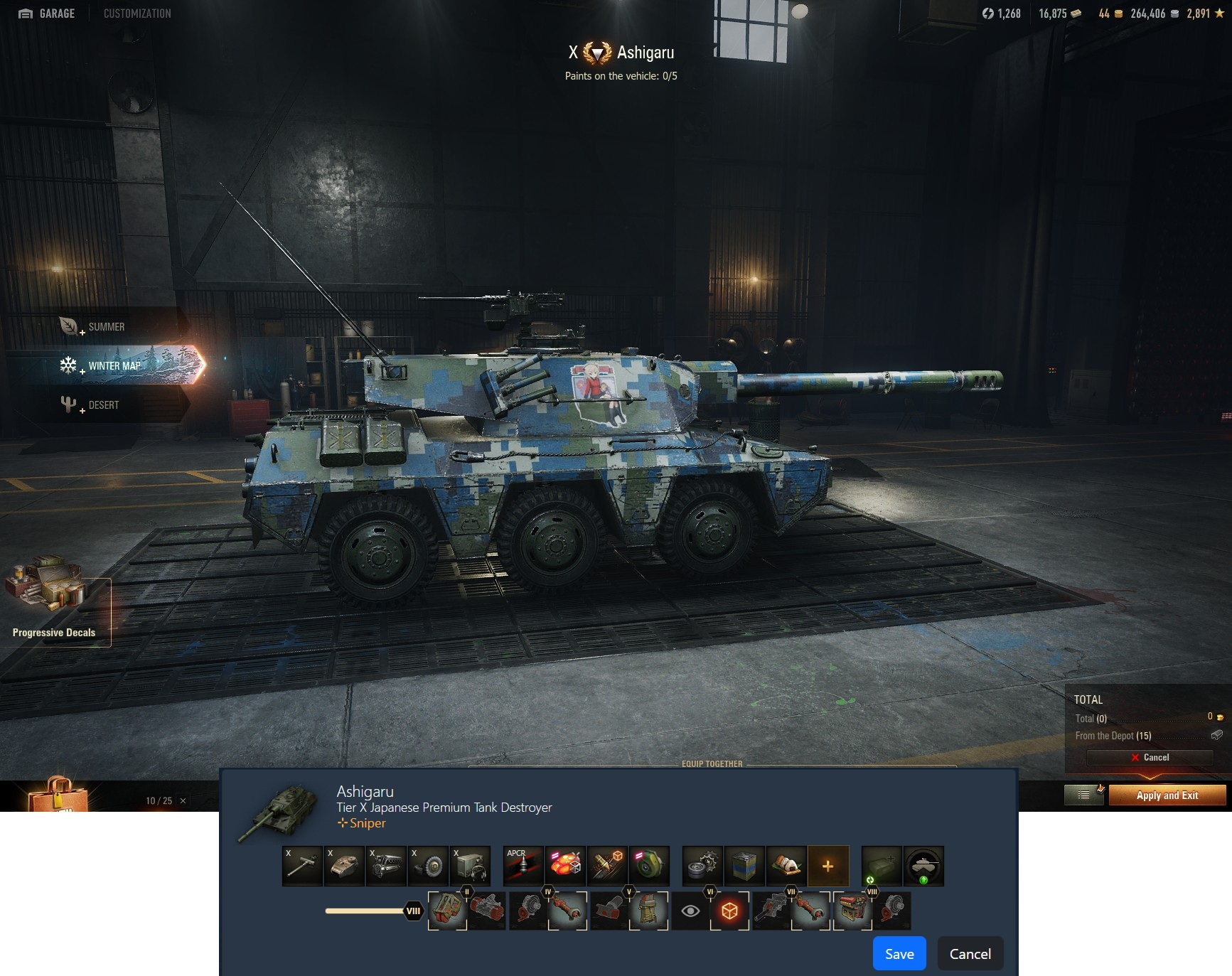
Task: Select the Winter Map option
Action: pyautogui.click(x=114, y=366)
